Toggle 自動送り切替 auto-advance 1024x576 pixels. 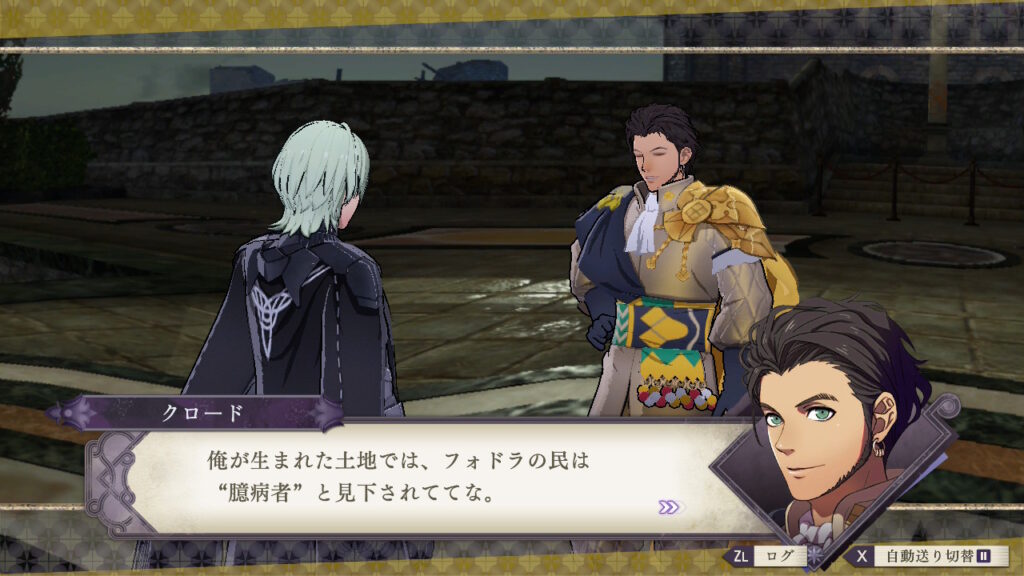(x=929, y=556)
